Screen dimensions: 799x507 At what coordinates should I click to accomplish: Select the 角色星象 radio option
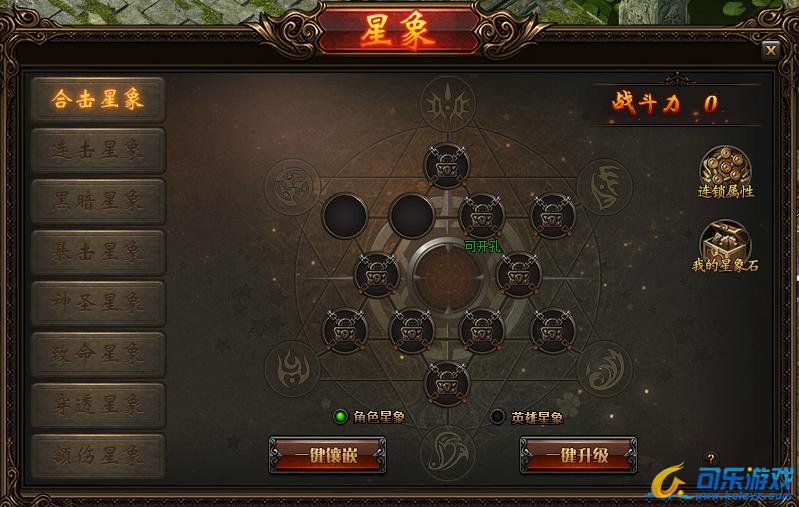tap(341, 417)
